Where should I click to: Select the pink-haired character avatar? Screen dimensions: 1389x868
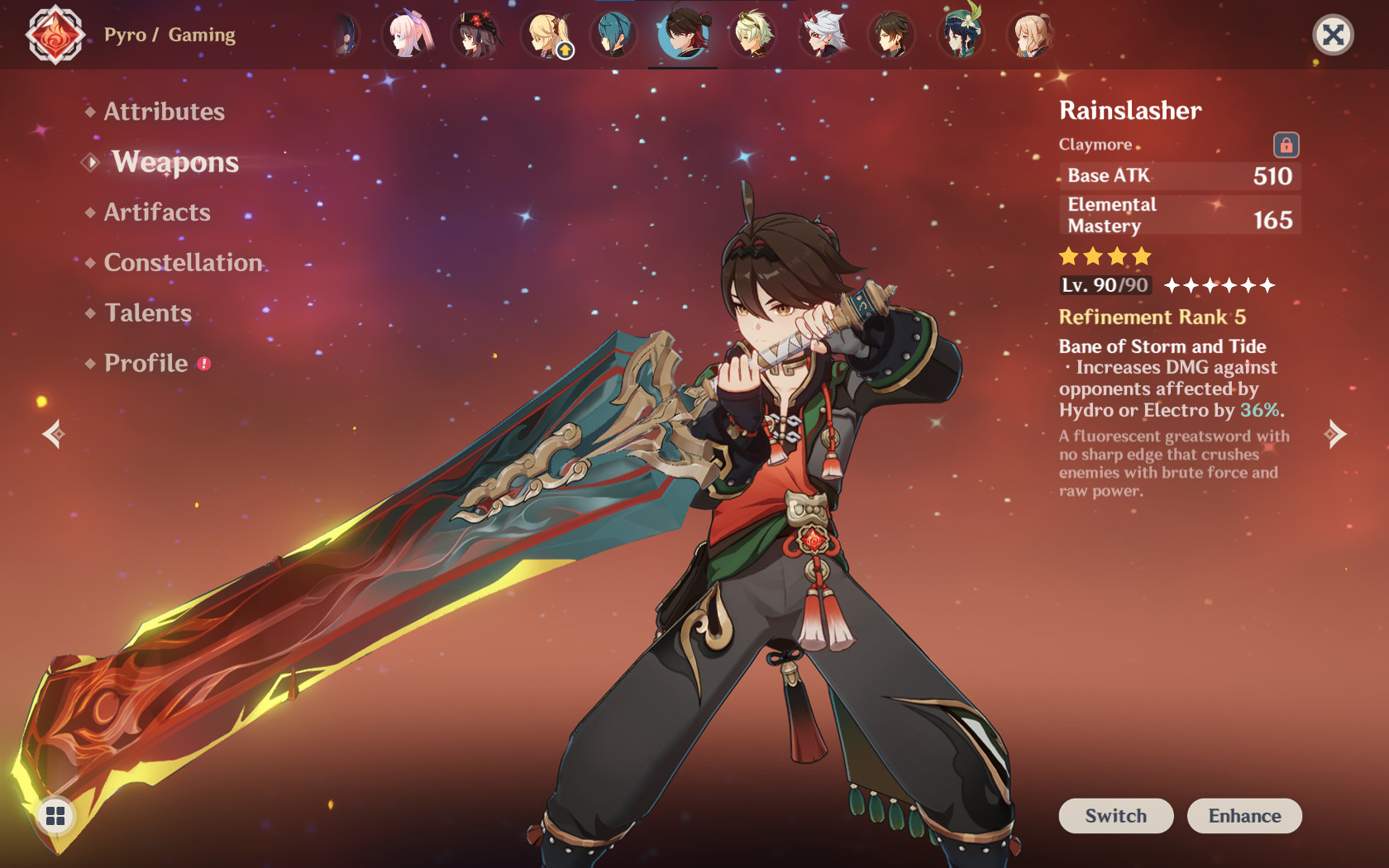pyautogui.click(x=408, y=35)
